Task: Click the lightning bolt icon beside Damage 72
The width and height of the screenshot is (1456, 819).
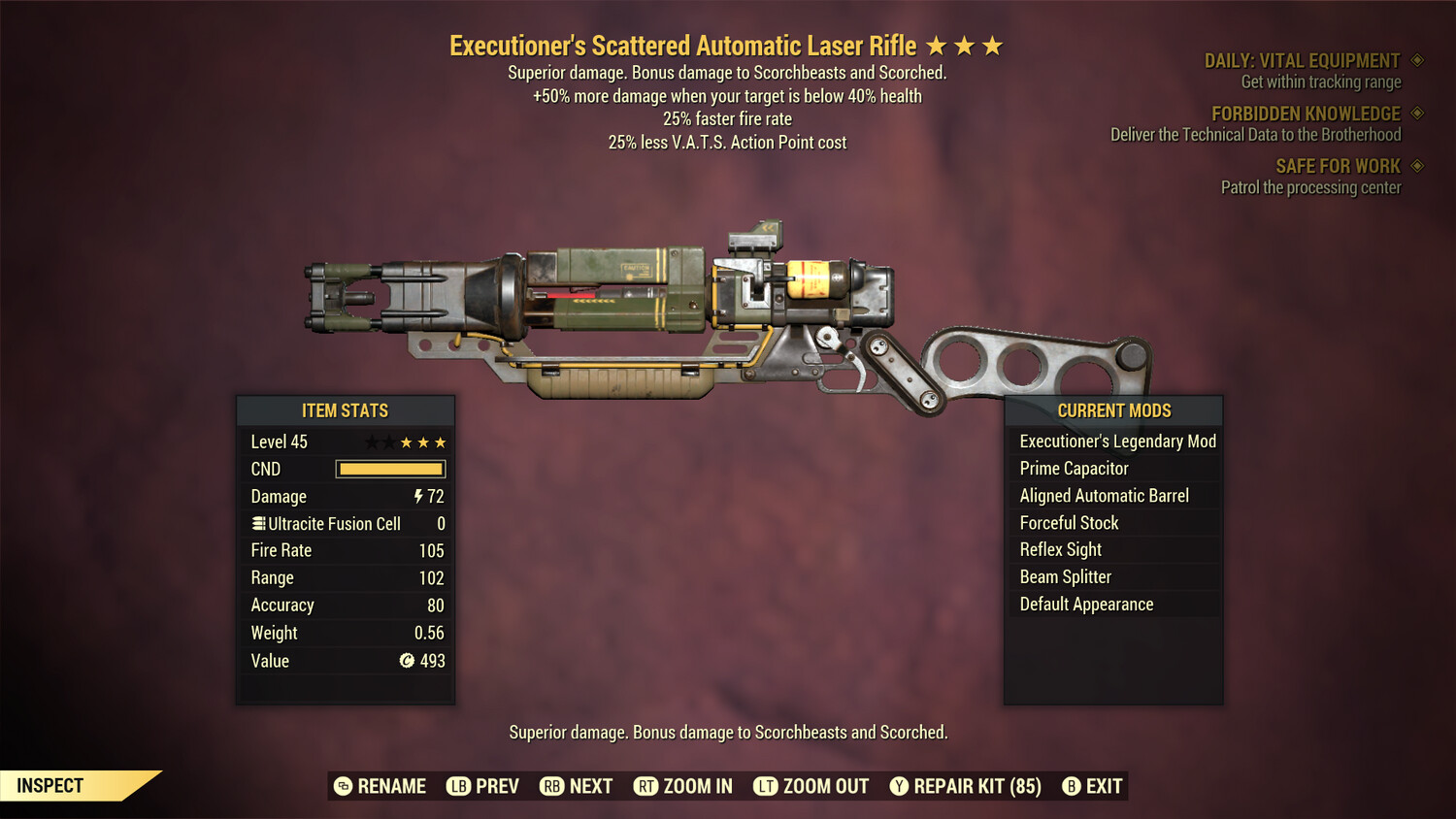Action: [x=417, y=496]
